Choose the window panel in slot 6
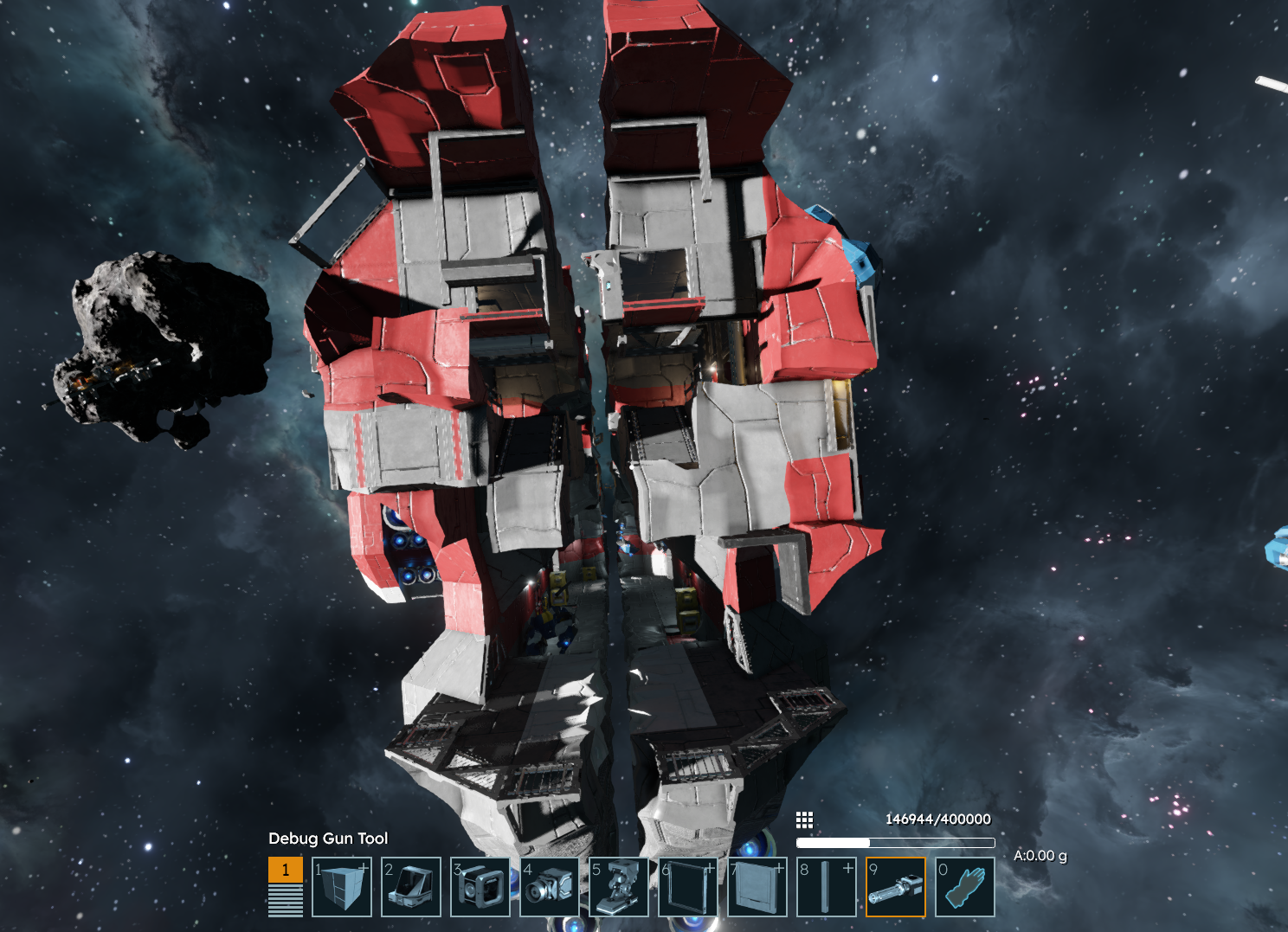The height and width of the screenshot is (932, 1288). [x=688, y=887]
